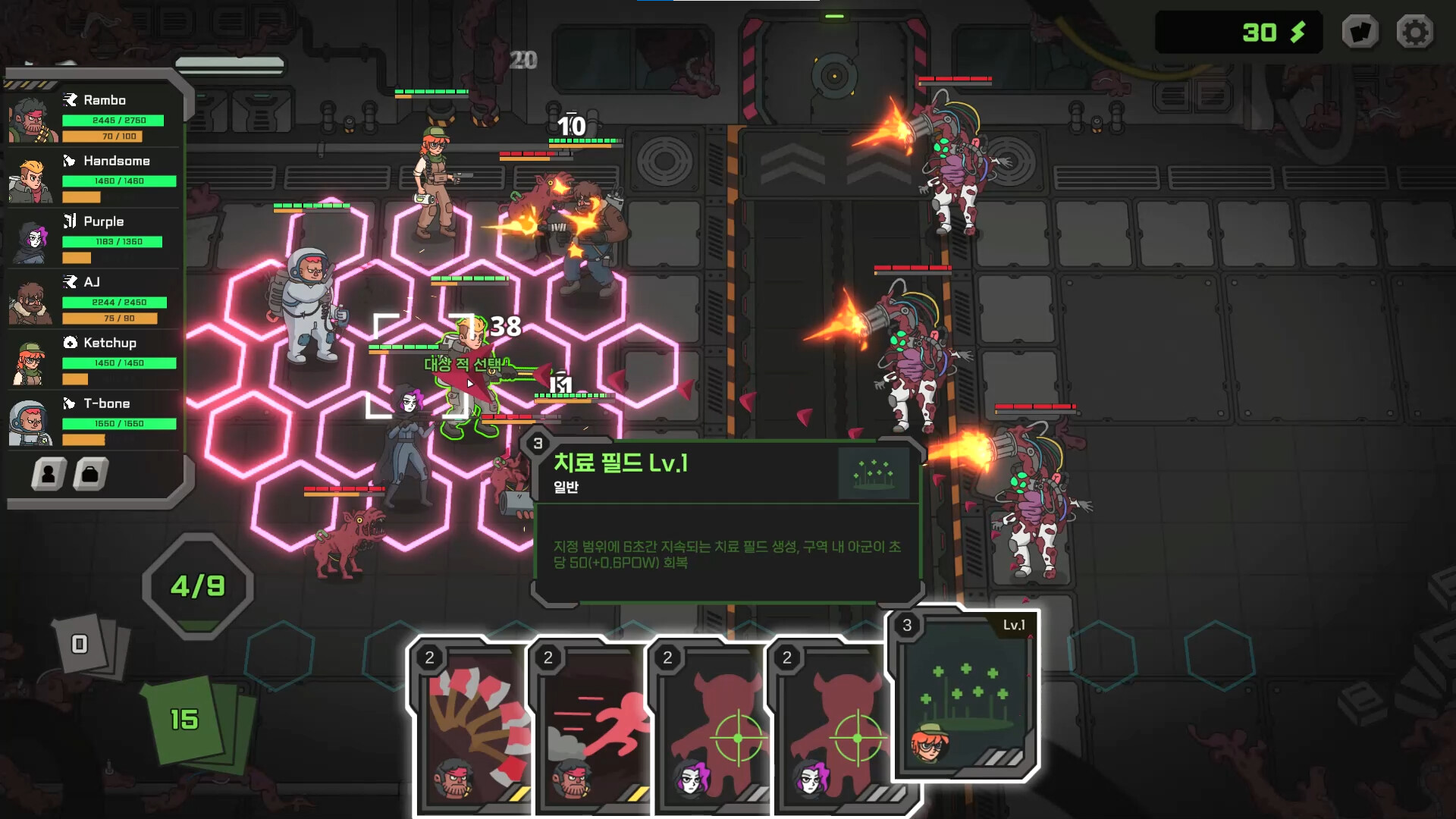This screenshot has height=819, width=1456.
Task: Play the highlighted 치료 필드 Lv.1 card
Action: [963, 698]
